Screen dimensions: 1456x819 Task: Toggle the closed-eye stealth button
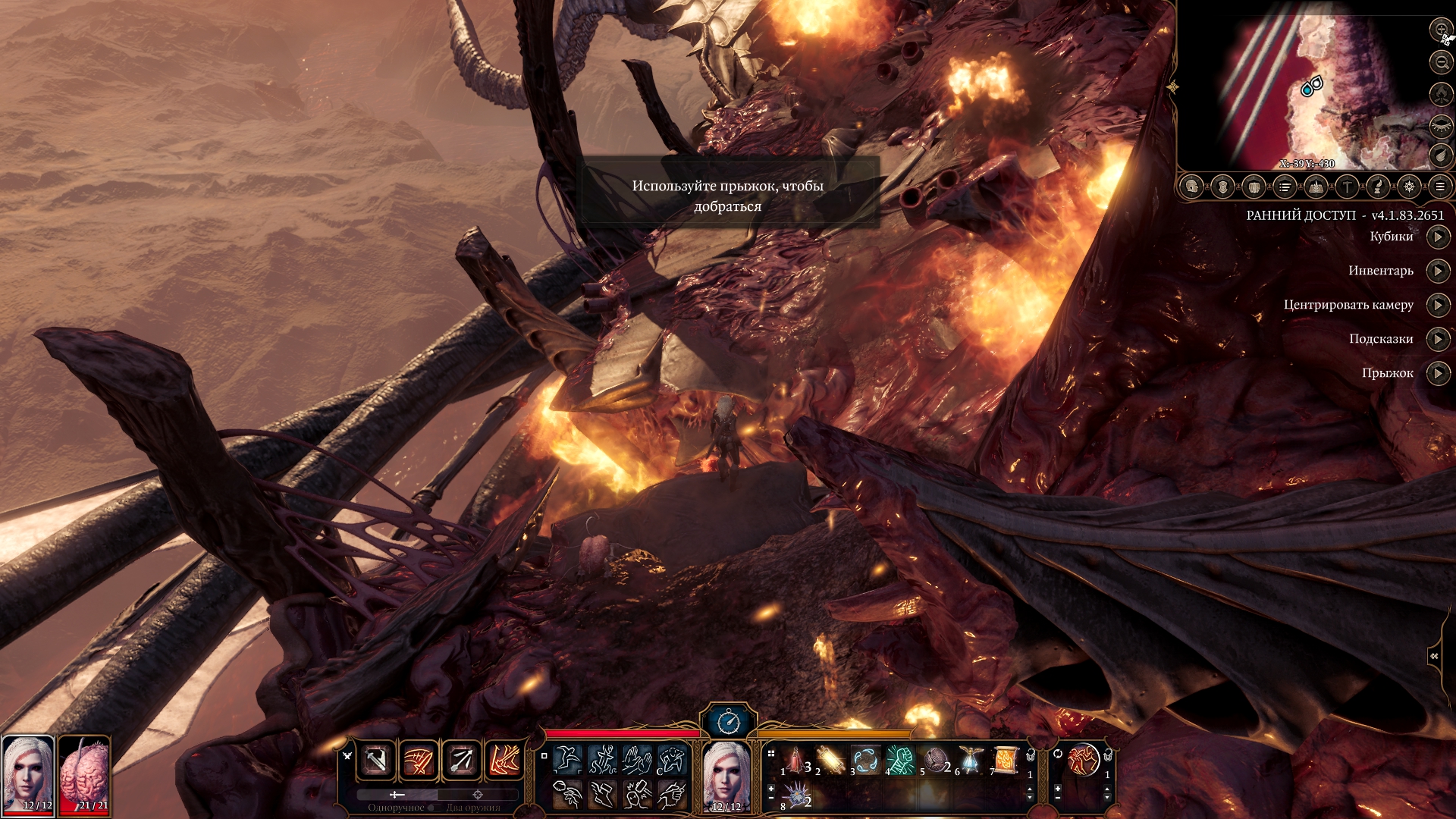point(1441,126)
